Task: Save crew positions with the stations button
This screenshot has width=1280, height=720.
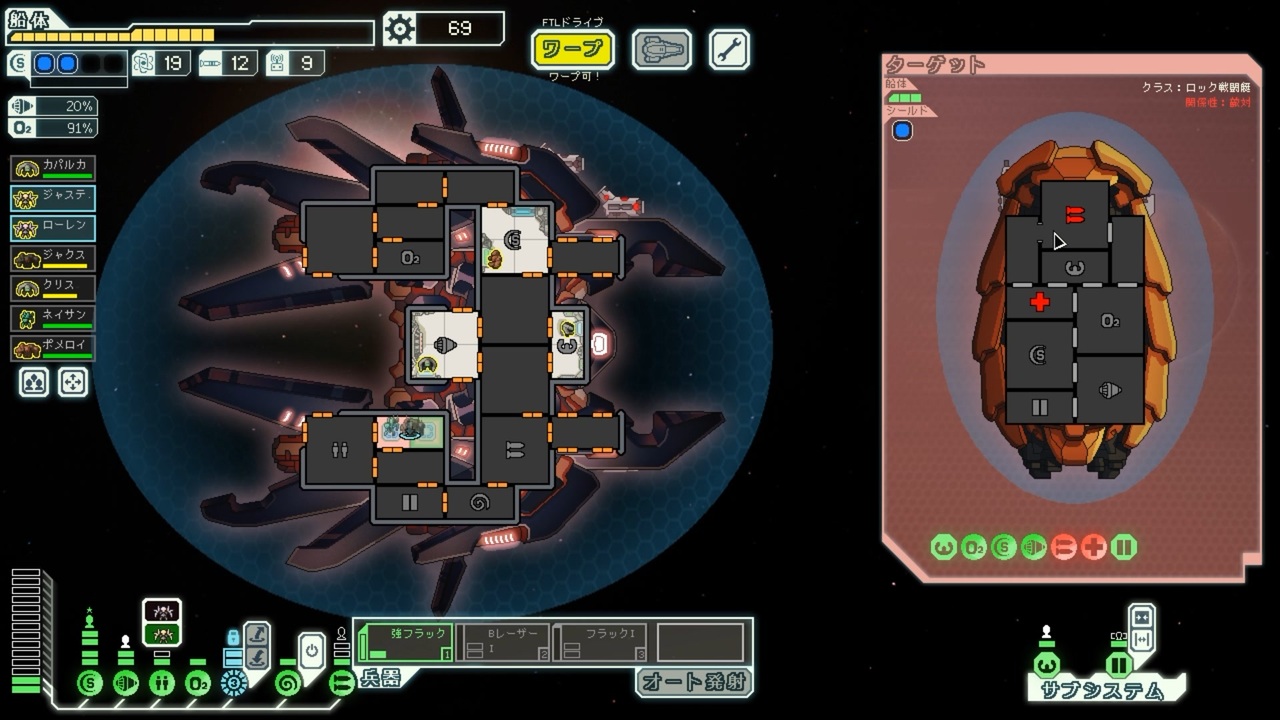Action: [35, 382]
